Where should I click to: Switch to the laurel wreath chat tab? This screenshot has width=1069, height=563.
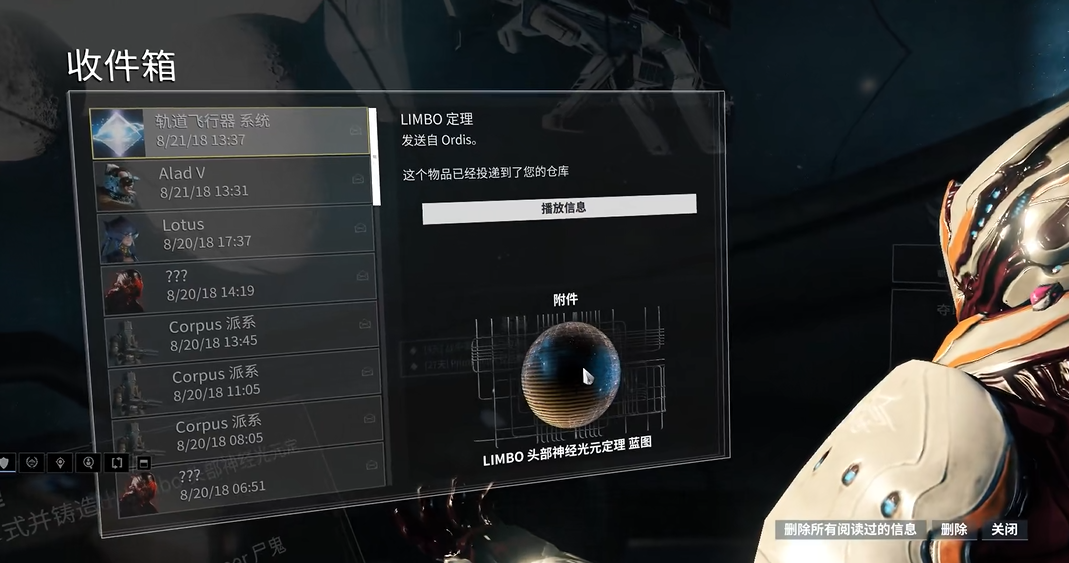click(x=32, y=462)
